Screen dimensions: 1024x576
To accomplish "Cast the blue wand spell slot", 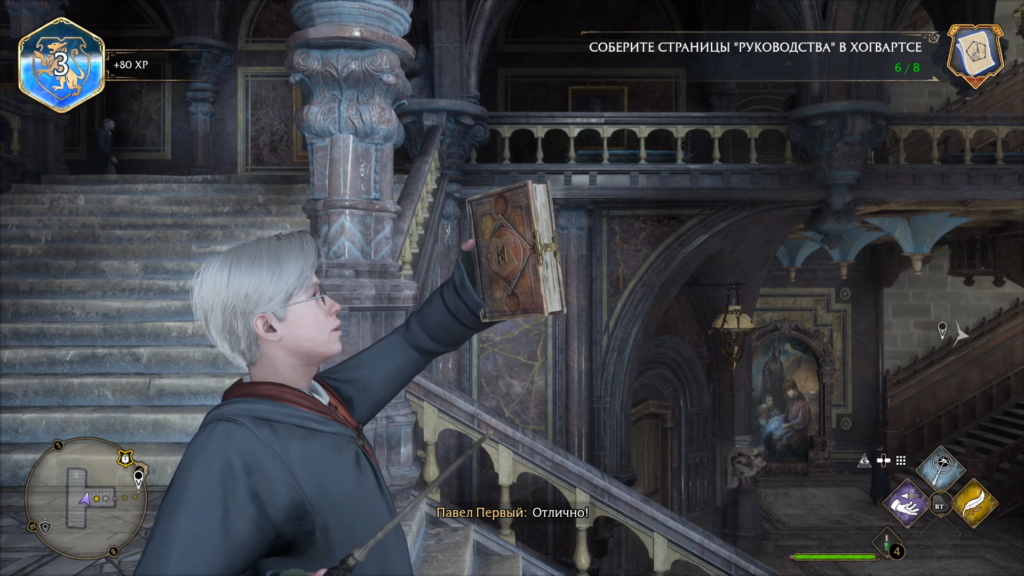I will (x=940, y=468).
